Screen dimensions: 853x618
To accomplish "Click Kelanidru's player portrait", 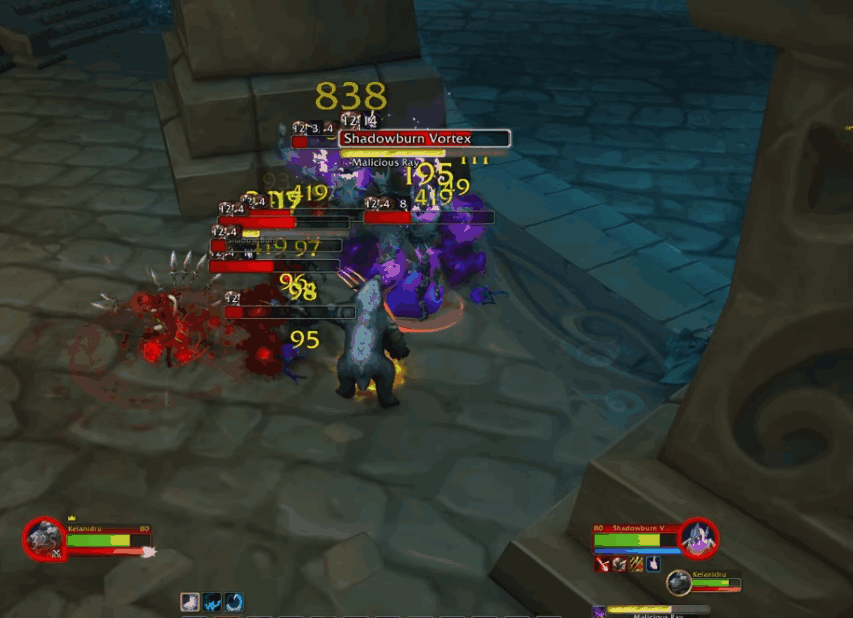I will 43,538.
